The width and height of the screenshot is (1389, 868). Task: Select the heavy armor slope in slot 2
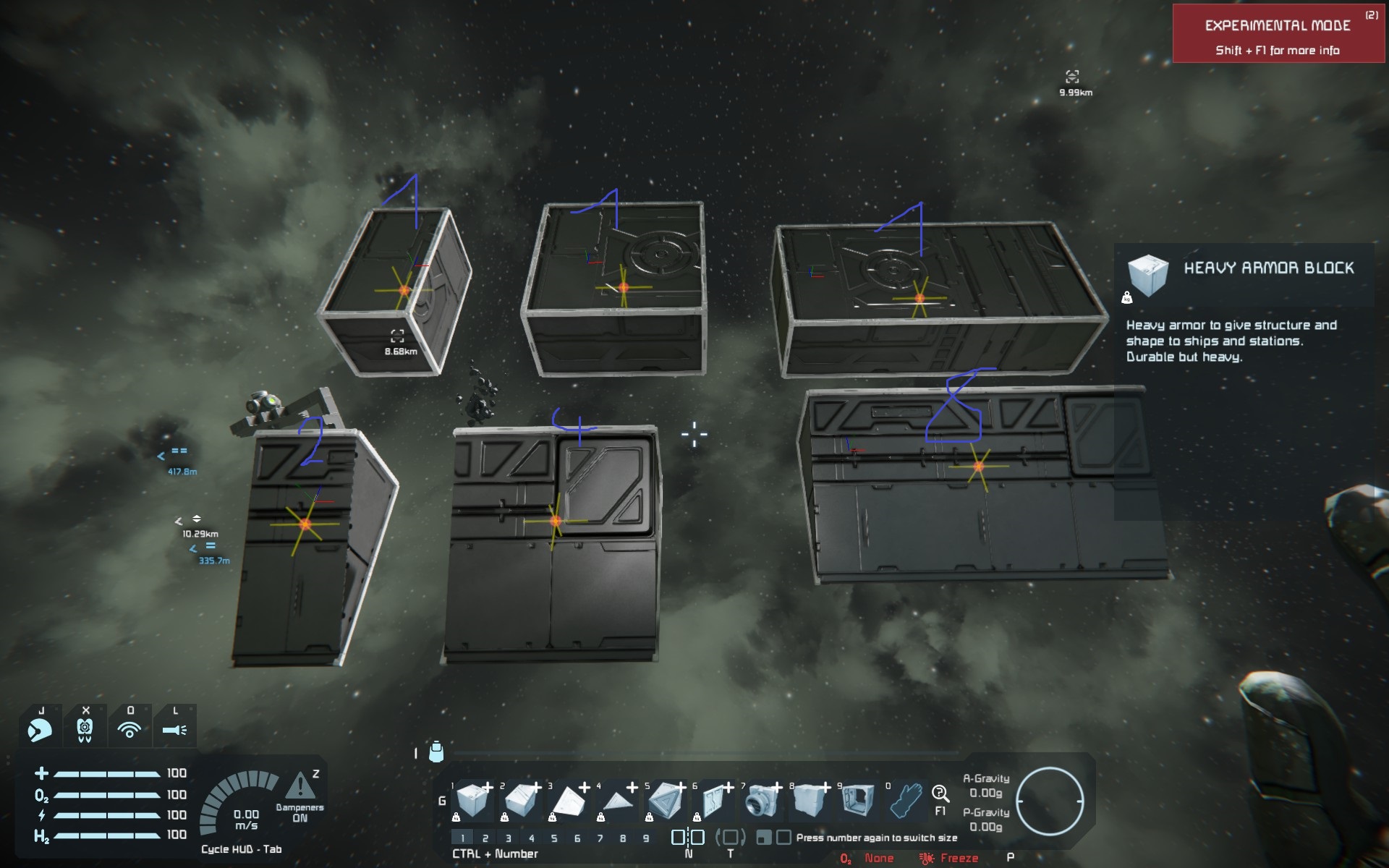[x=521, y=801]
